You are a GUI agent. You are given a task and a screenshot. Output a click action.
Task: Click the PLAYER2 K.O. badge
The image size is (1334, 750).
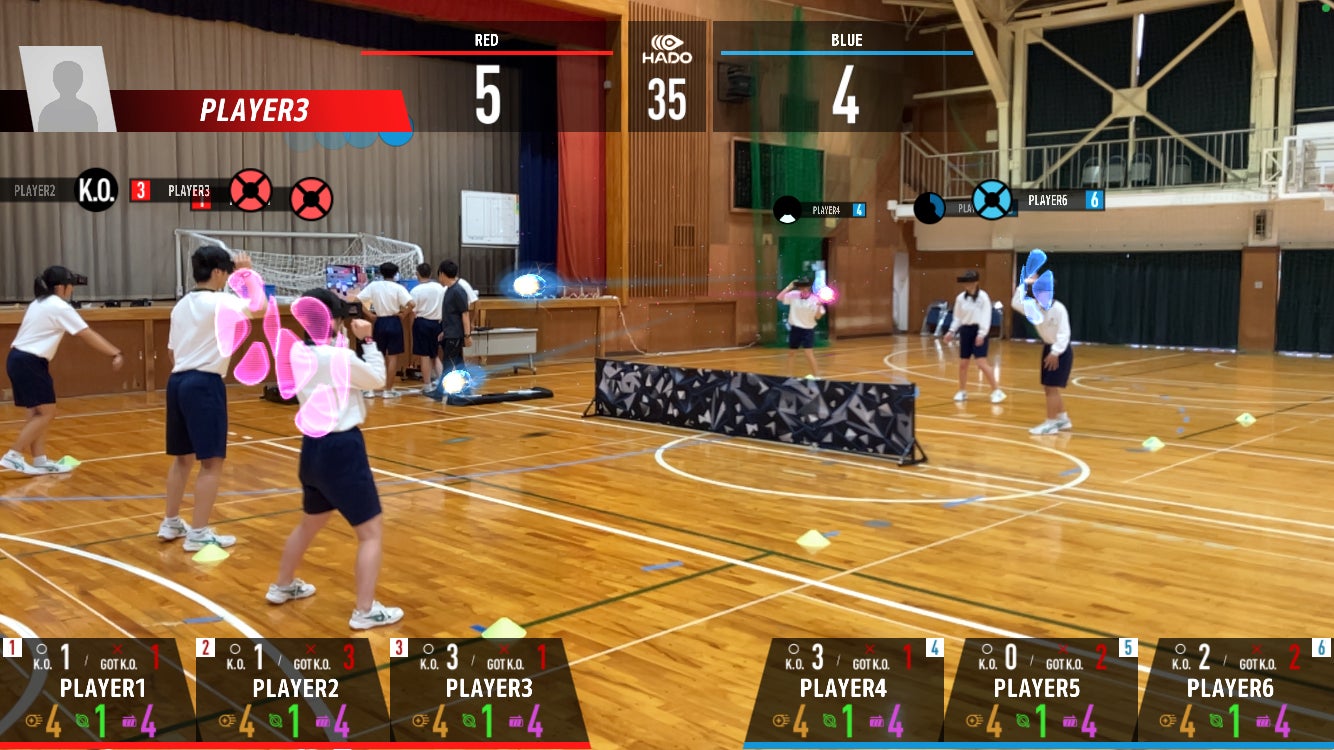pyautogui.click(x=97, y=190)
